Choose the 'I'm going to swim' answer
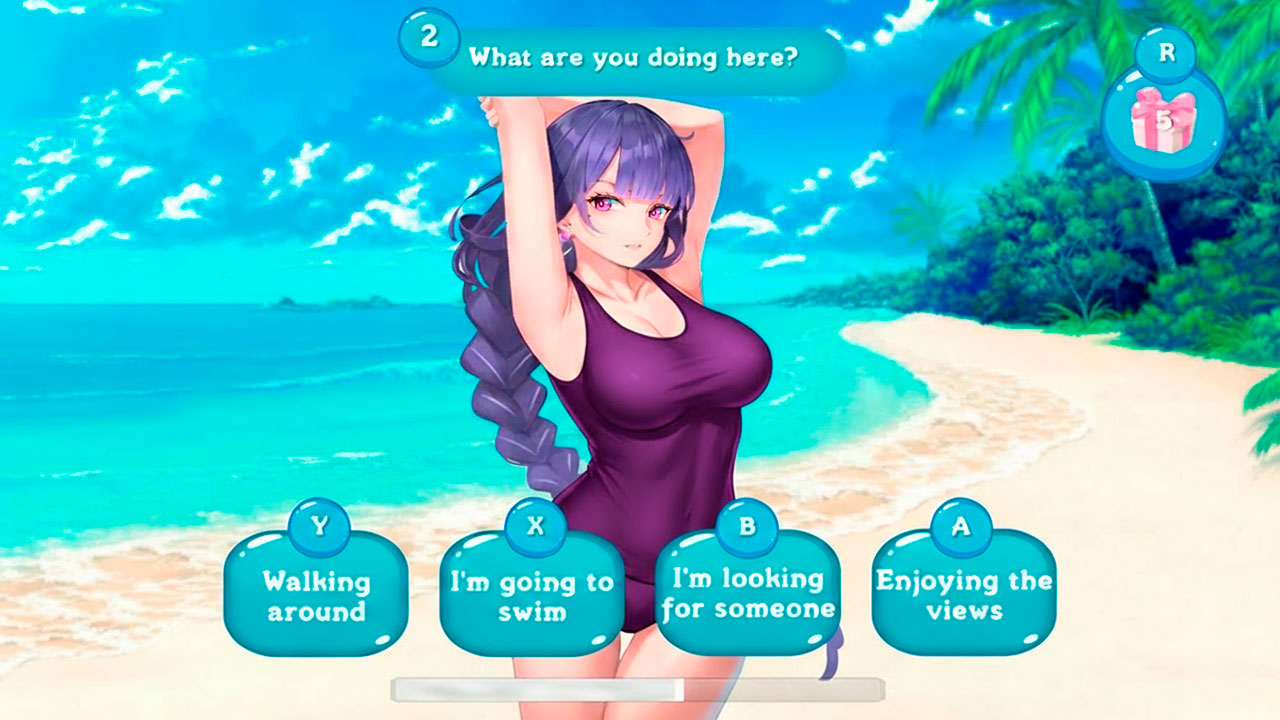The width and height of the screenshot is (1280, 720). coord(531,591)
